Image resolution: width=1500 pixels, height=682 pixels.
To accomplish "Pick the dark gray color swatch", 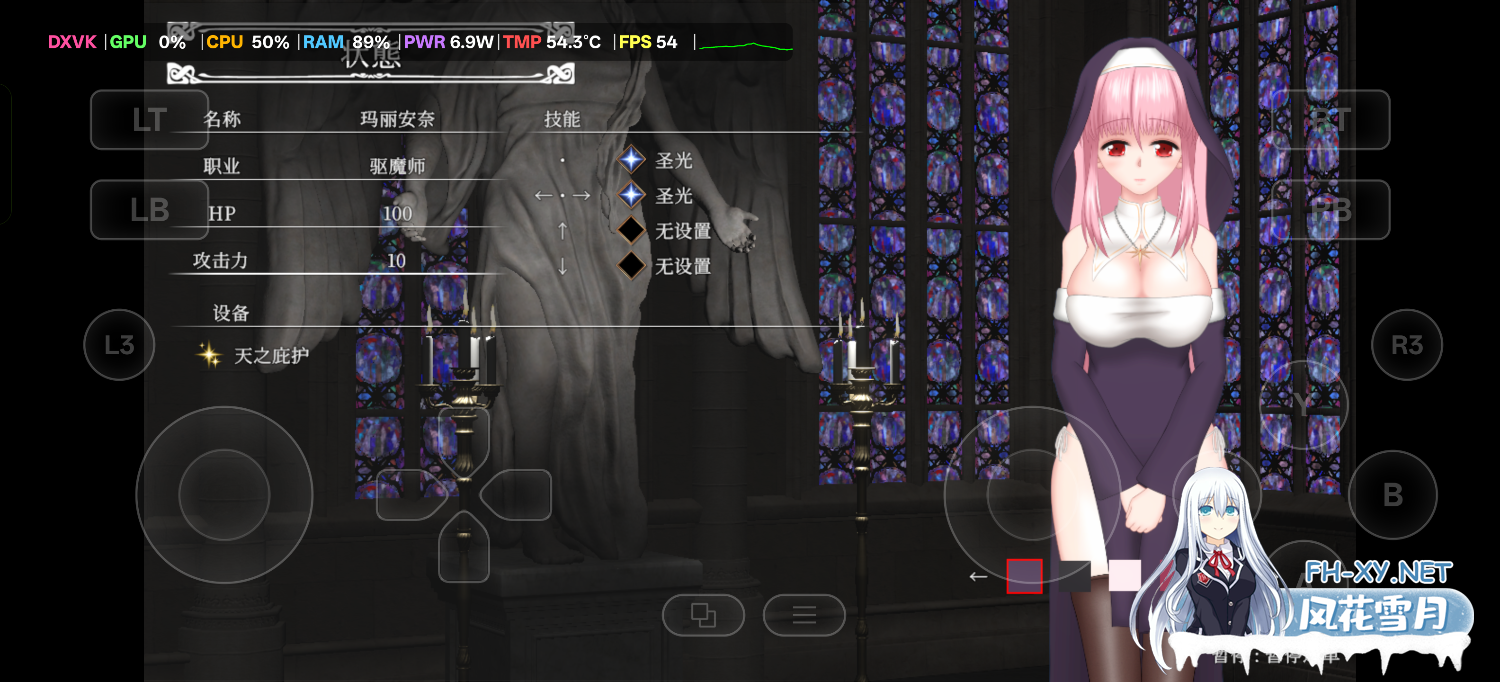I will tap(1075, 576).
